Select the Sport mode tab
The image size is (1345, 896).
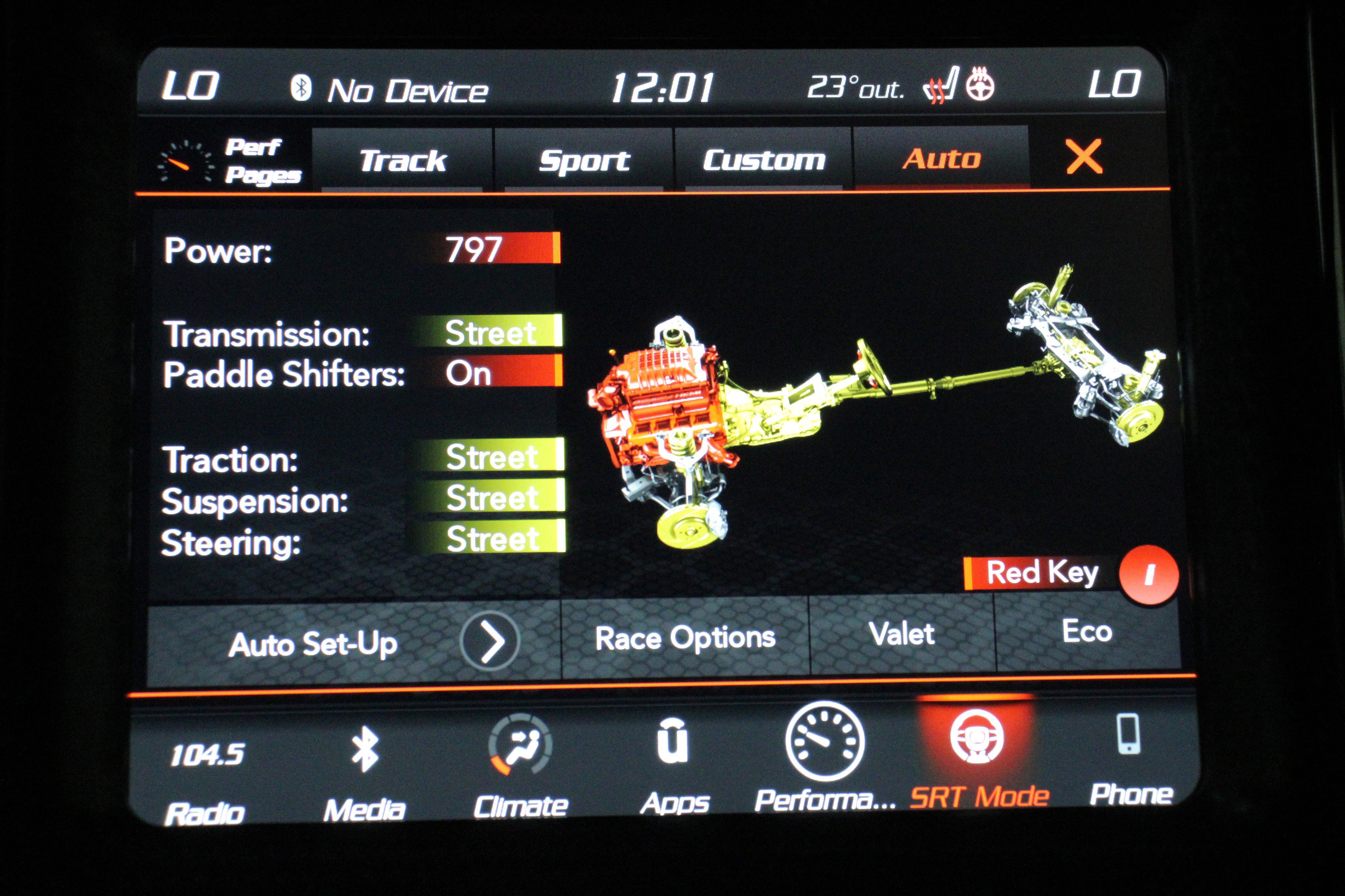(584, 160)
